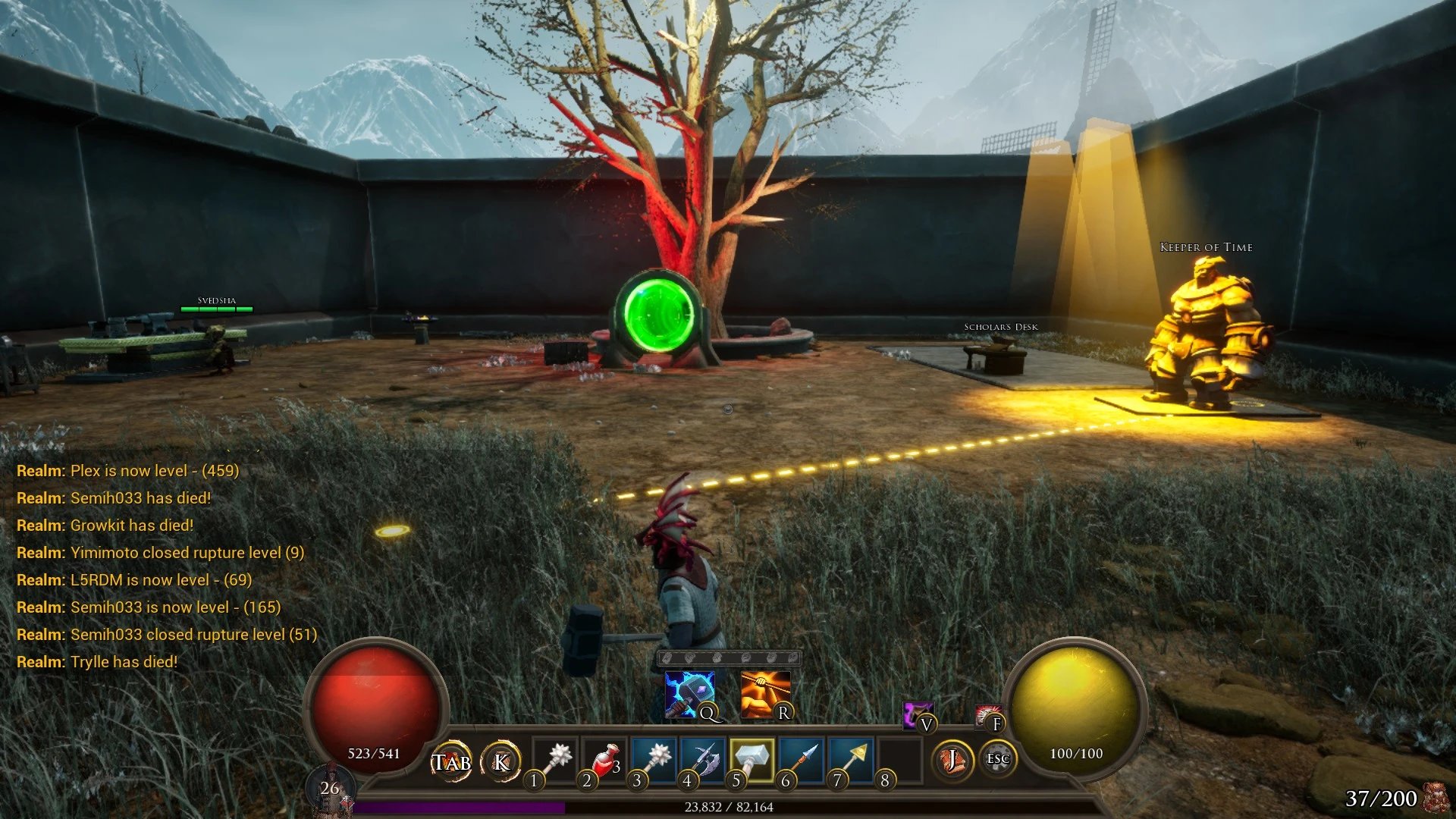Trigger the purple ability icon marked V
Viewport: 1456px width, 819px height.
(917, 714)
